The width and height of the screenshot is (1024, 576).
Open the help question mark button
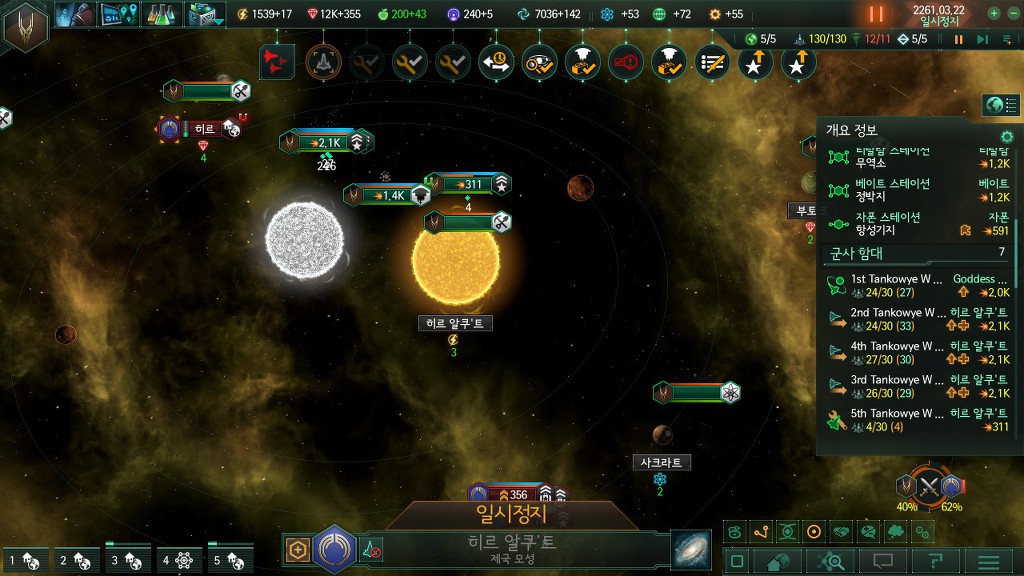click(935, 561)
